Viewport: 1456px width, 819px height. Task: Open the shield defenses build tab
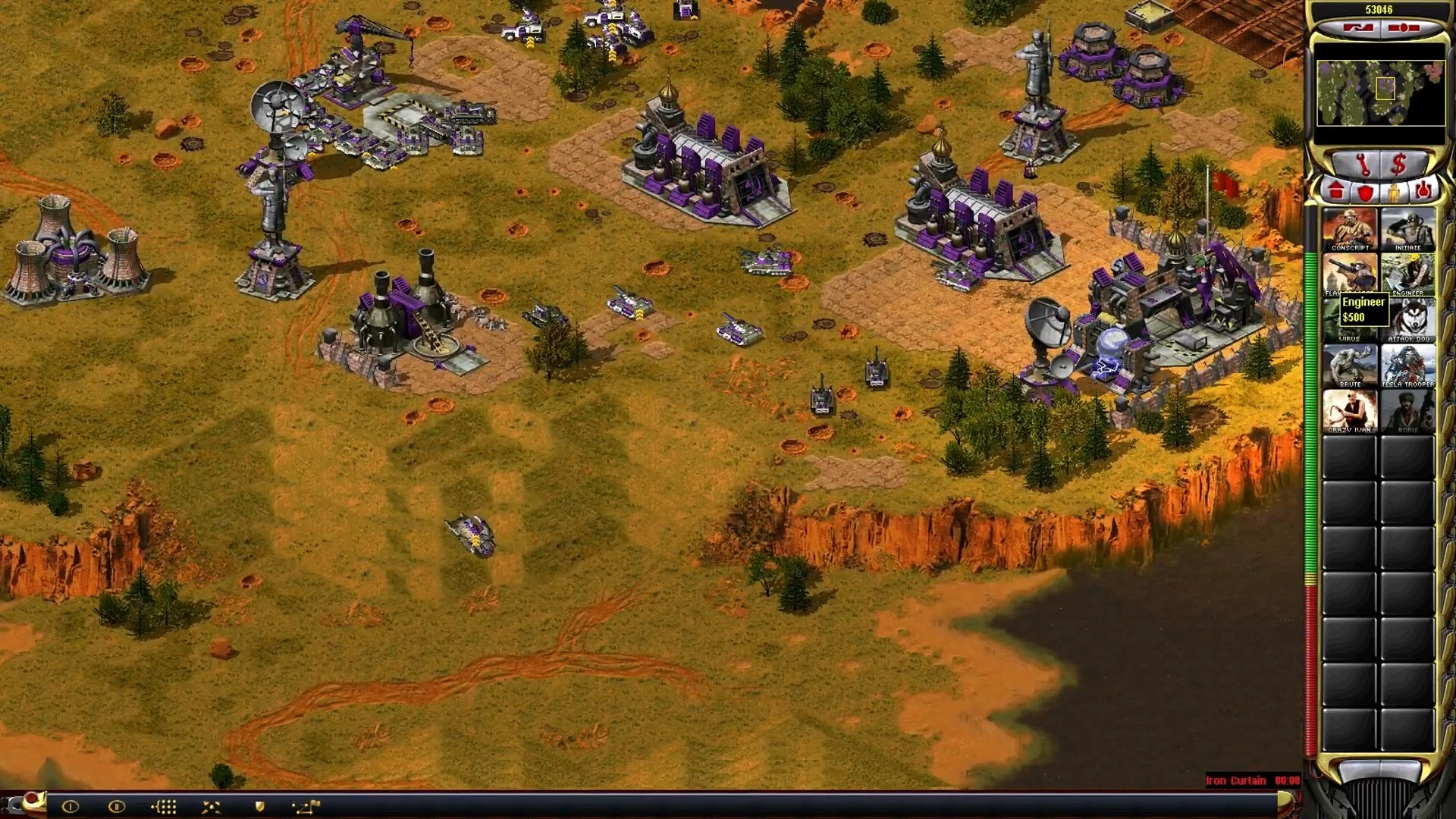click(x=1365, y=191)
